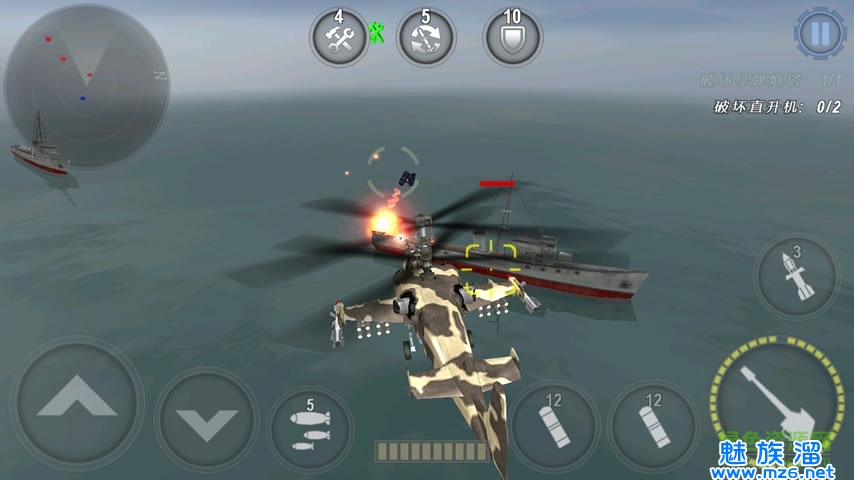Pause the game with the gear button

pyautogui.click(x=819, y=34)
